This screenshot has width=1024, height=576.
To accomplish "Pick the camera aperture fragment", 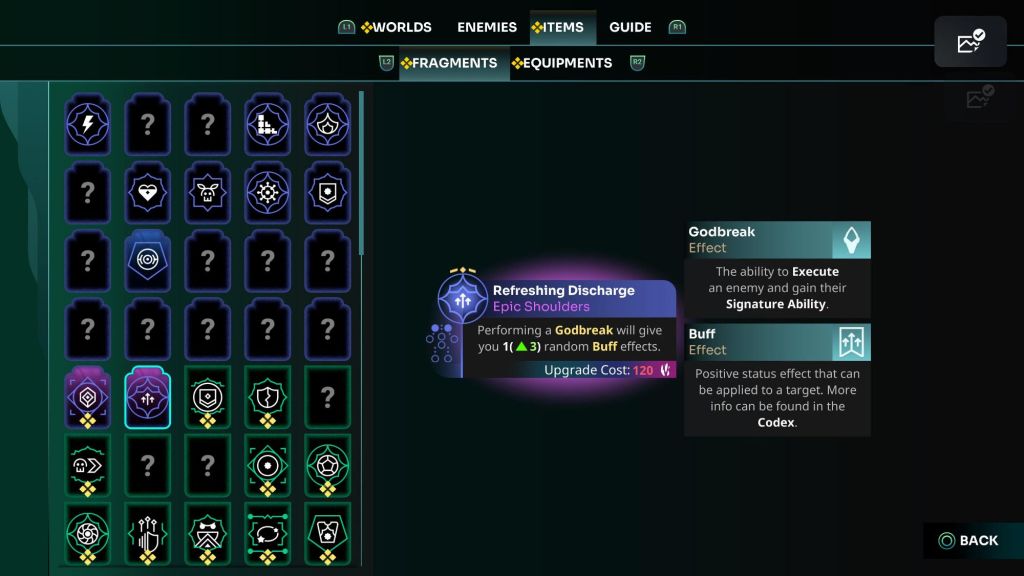I will coord(87,532).
